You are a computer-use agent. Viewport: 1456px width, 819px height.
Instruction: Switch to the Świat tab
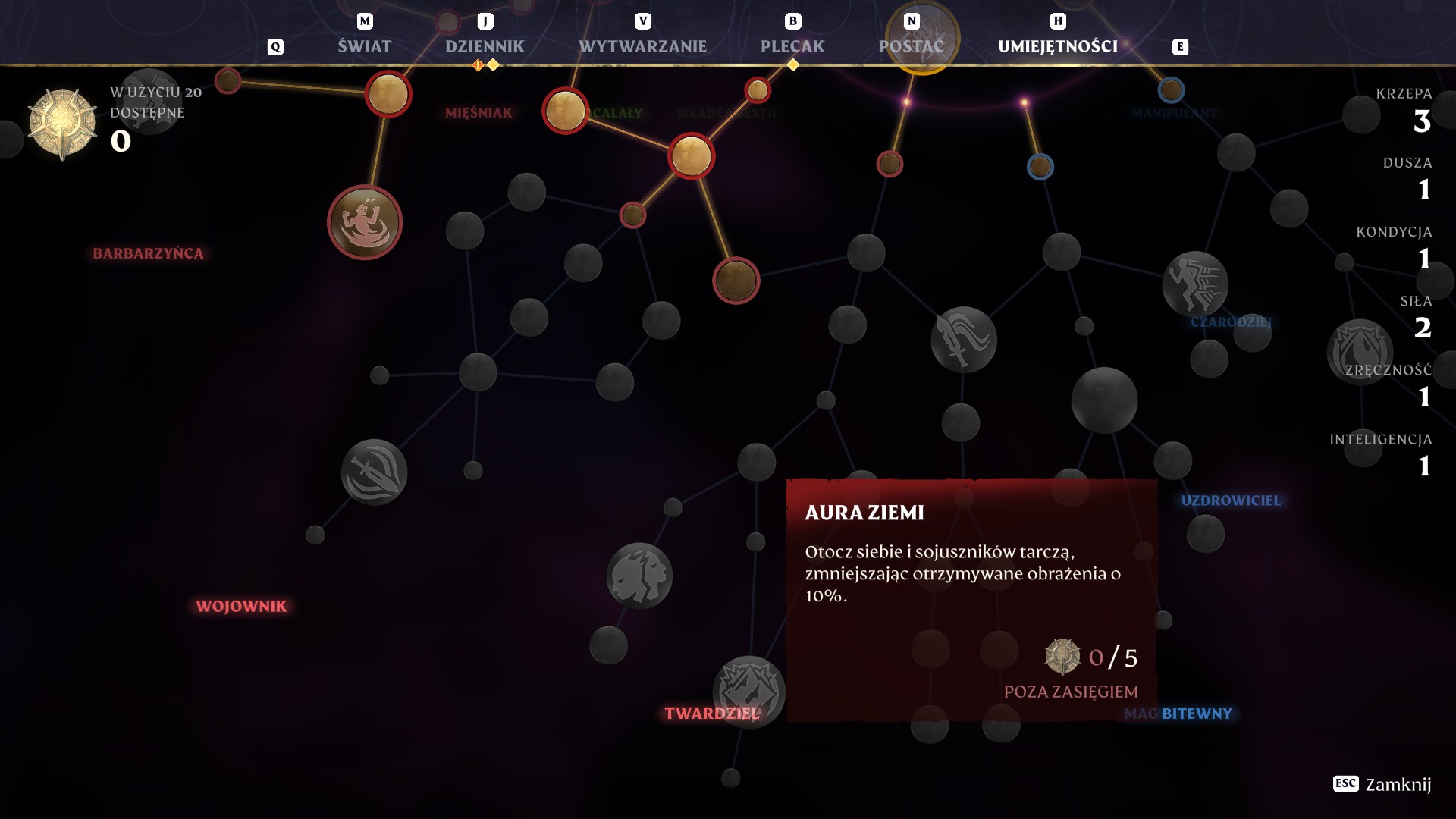364,46
